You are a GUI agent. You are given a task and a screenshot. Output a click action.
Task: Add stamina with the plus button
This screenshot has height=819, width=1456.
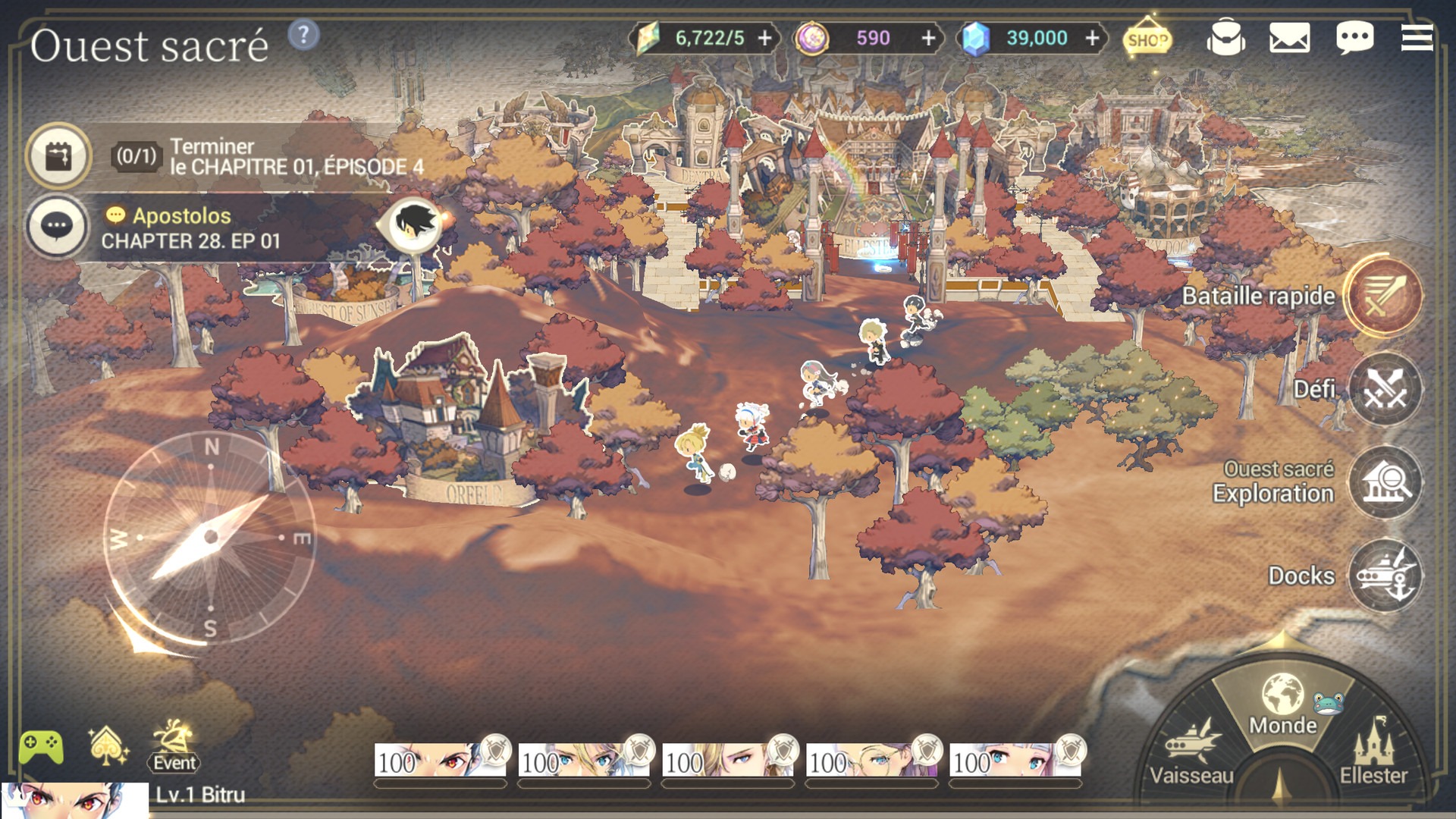765,38
